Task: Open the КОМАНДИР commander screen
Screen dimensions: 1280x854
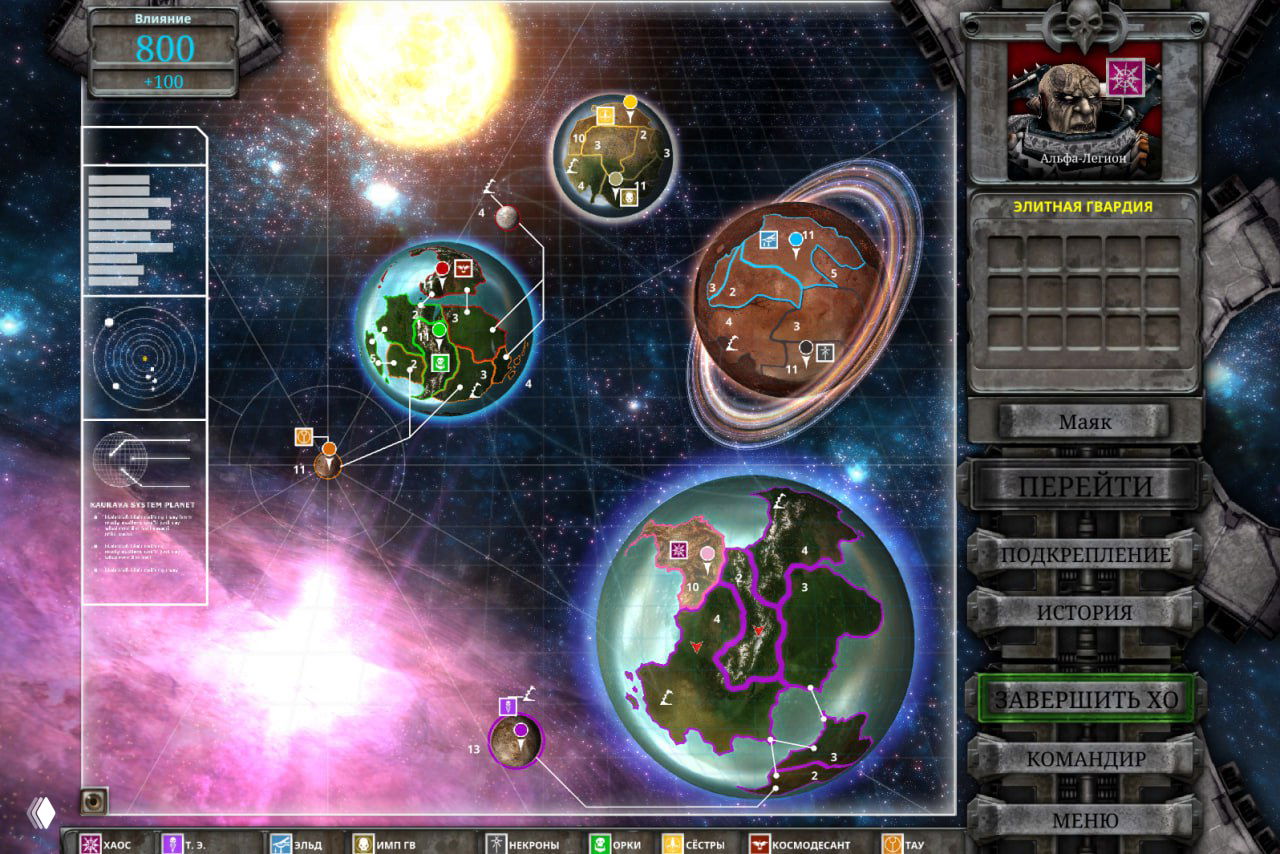Action: click(x=1085, y=758)
